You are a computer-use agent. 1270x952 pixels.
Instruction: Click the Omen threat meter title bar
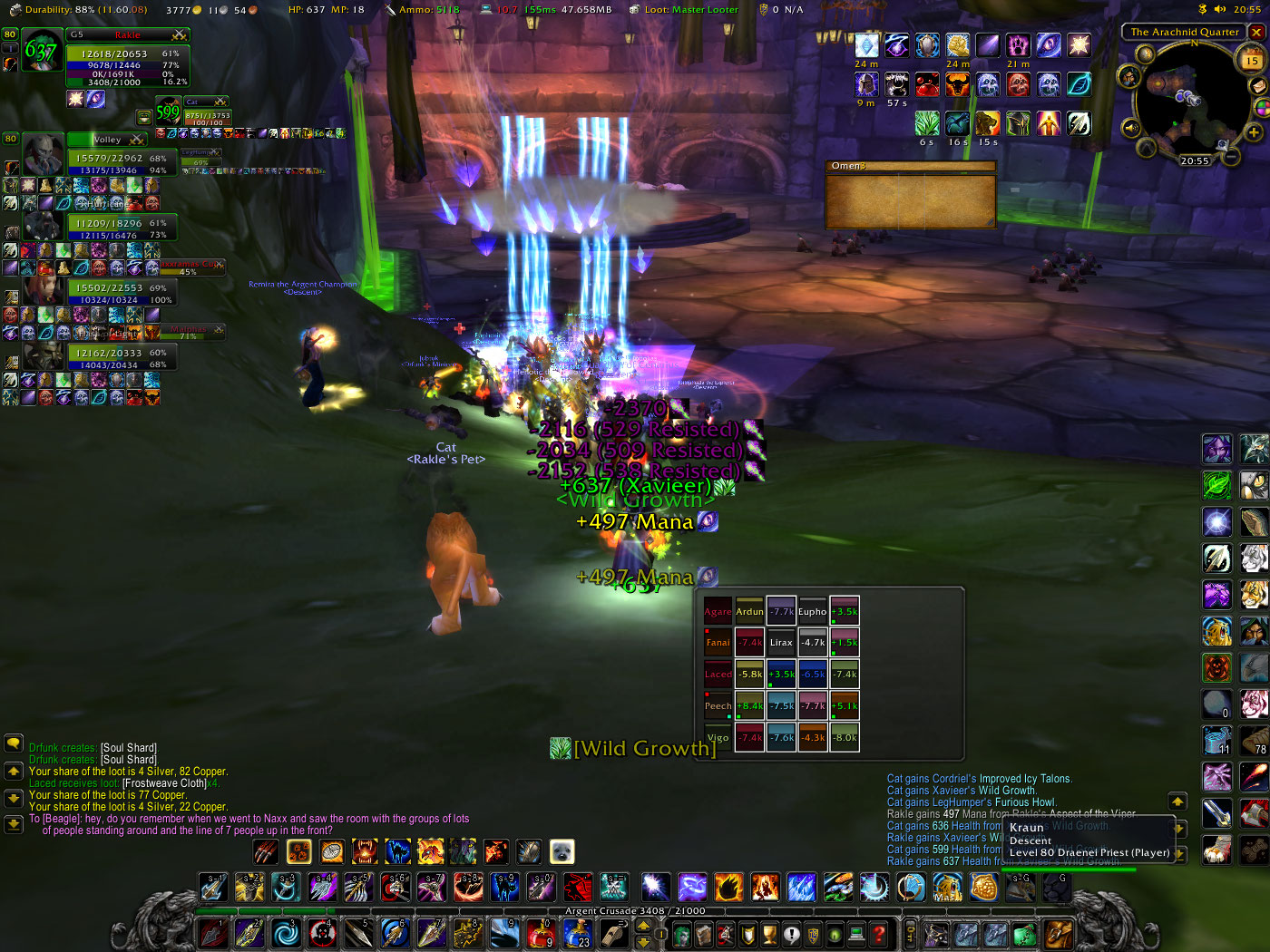[x=911, y=166]
